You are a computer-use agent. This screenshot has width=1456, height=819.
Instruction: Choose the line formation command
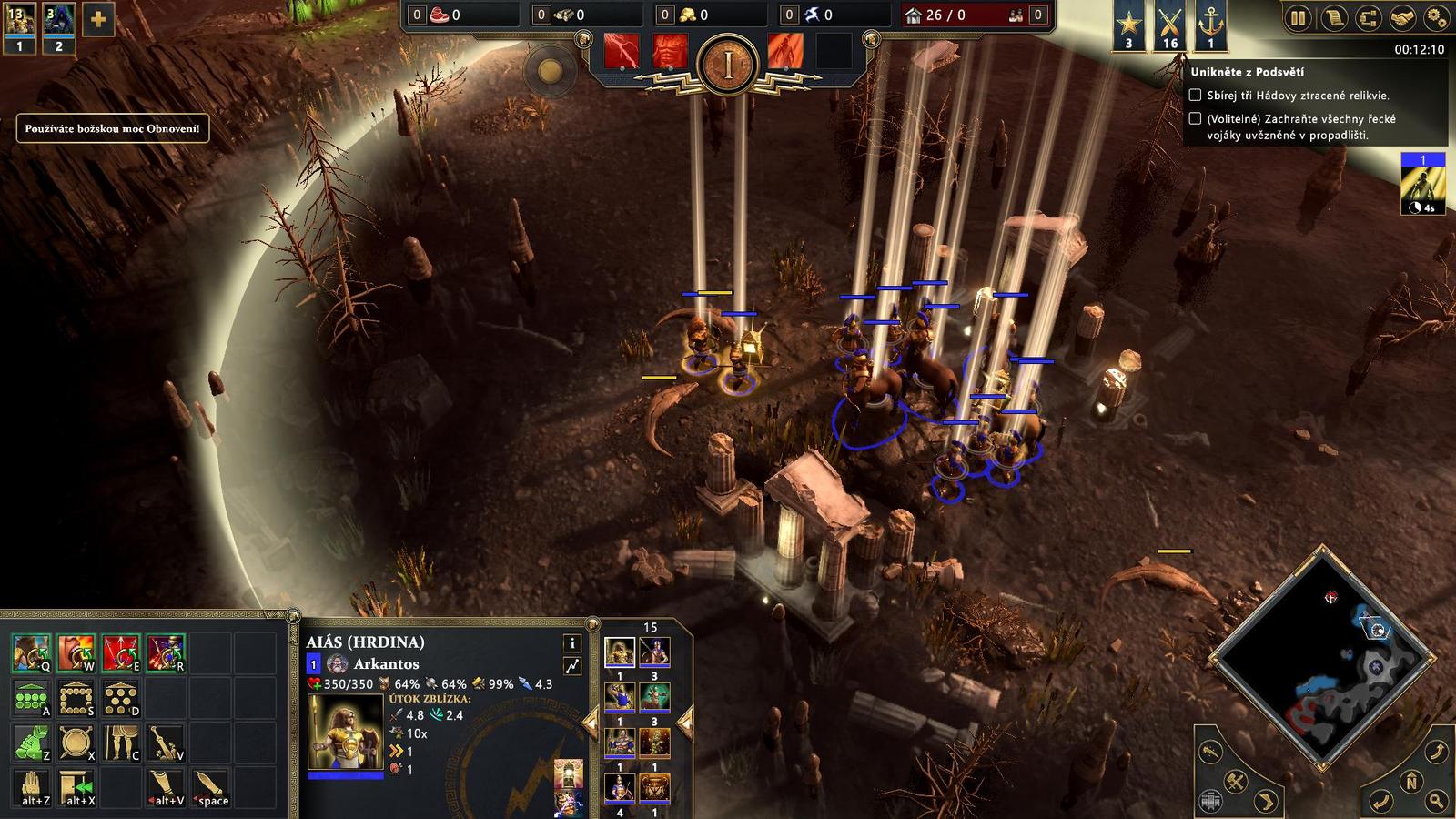[32, 699]
